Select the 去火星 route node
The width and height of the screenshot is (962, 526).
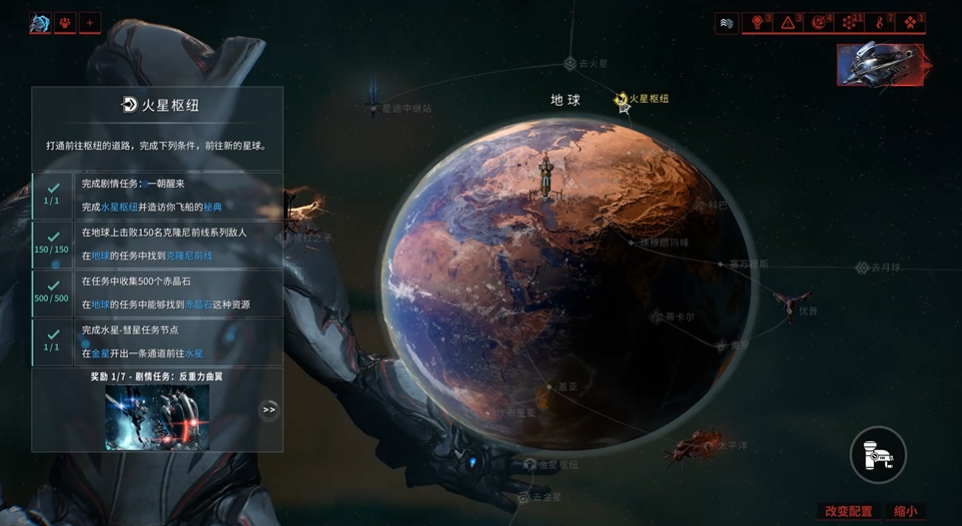[570, 63]
